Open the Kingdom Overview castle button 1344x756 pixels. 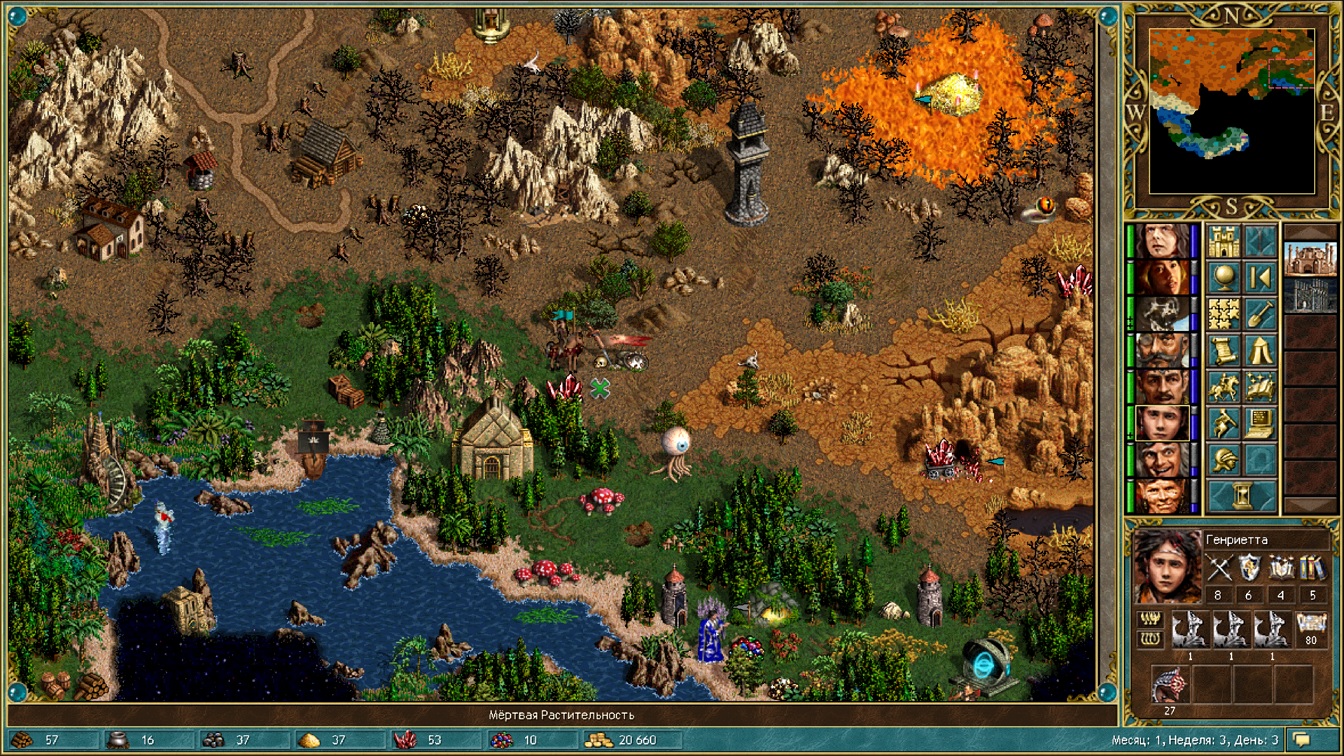(x=1224, y=241)
